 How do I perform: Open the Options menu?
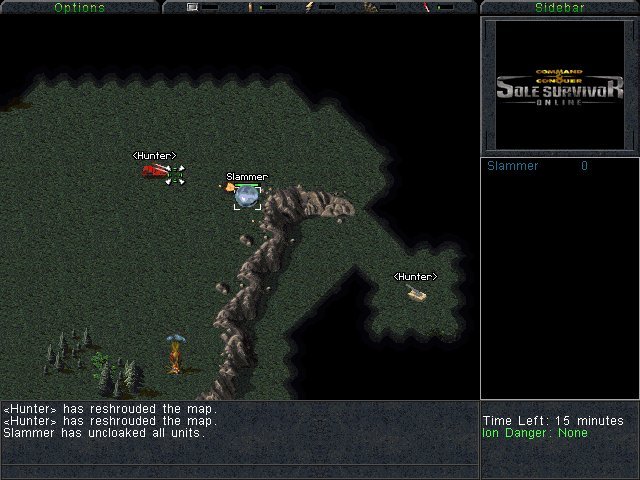click(x=79, y=7)
